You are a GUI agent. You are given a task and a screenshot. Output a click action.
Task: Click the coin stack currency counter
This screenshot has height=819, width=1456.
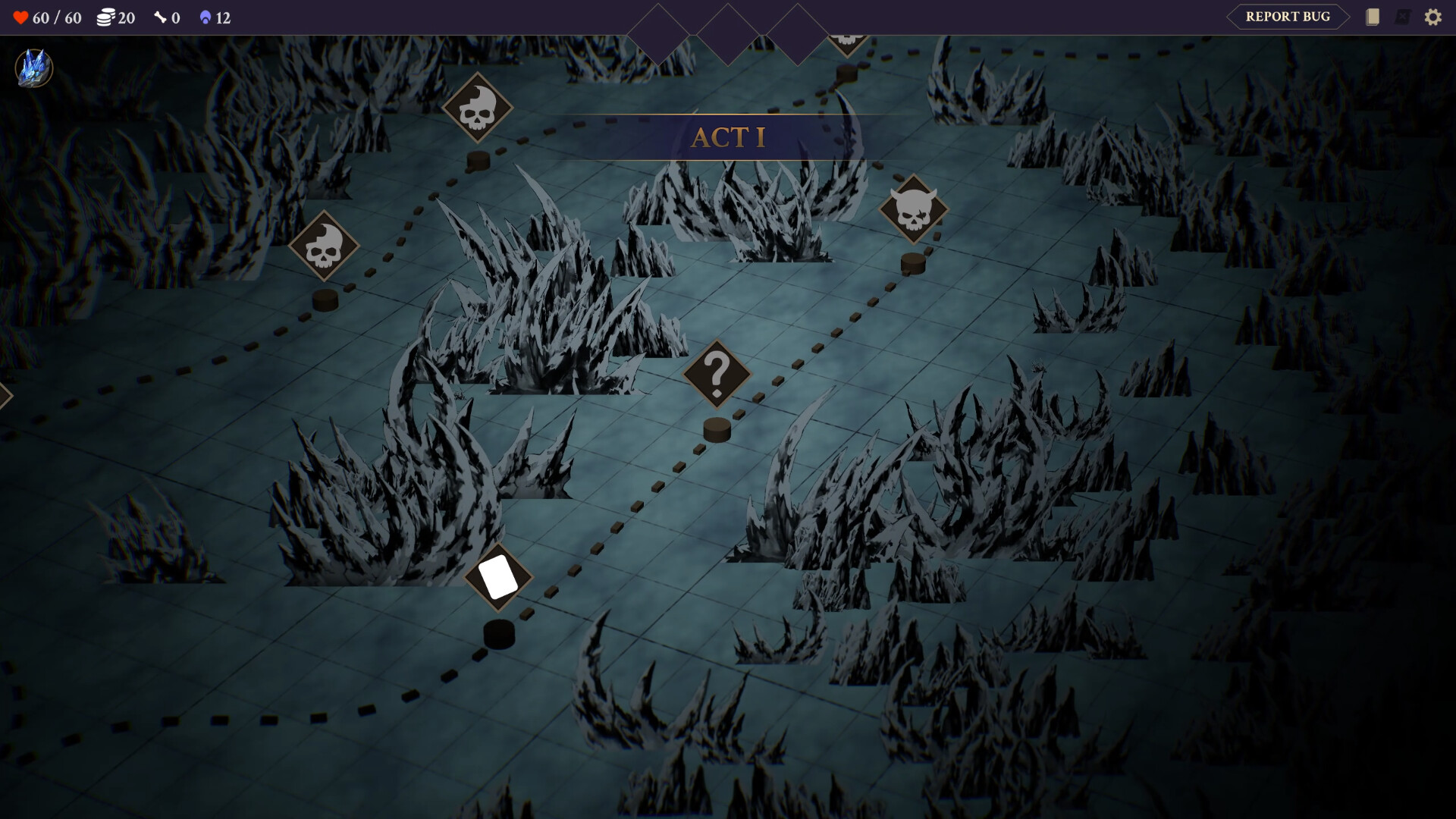point(106,17)
